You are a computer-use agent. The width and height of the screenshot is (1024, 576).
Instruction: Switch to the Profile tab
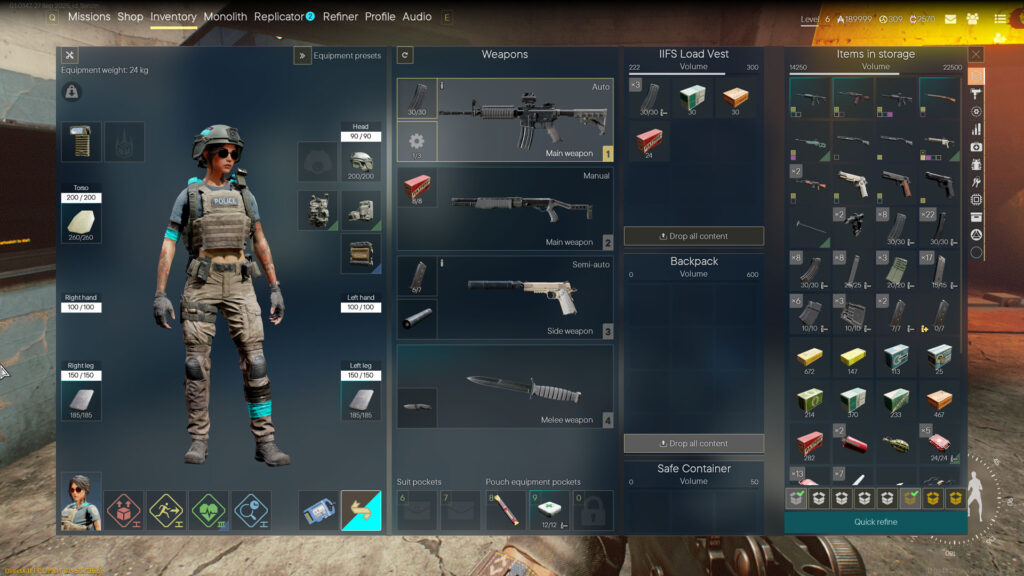[380, 17]
